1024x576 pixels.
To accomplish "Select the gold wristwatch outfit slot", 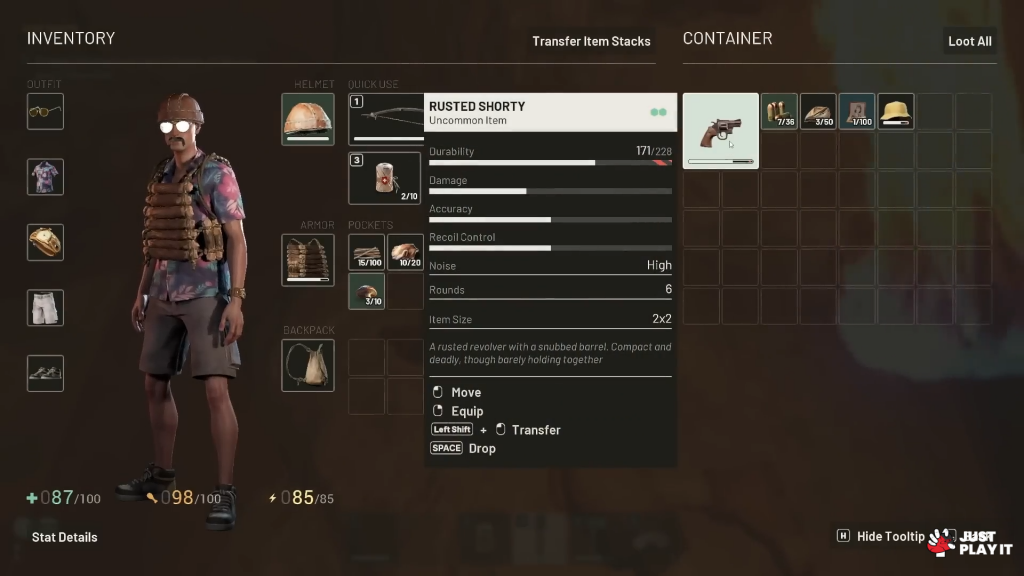I will pos(45,242).
